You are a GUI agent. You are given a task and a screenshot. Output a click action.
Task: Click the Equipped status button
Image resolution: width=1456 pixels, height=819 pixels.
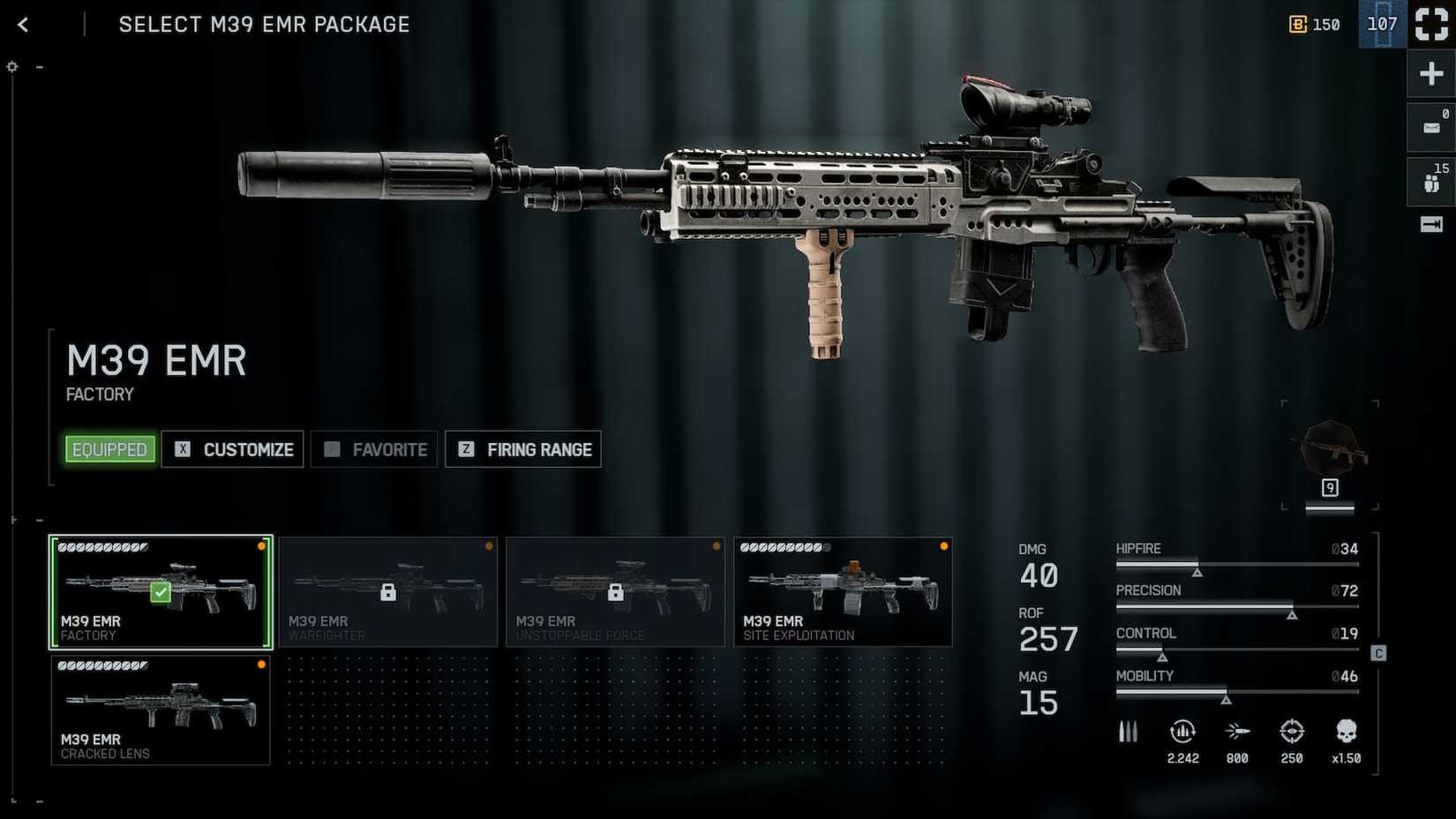(x=109, y=449)
